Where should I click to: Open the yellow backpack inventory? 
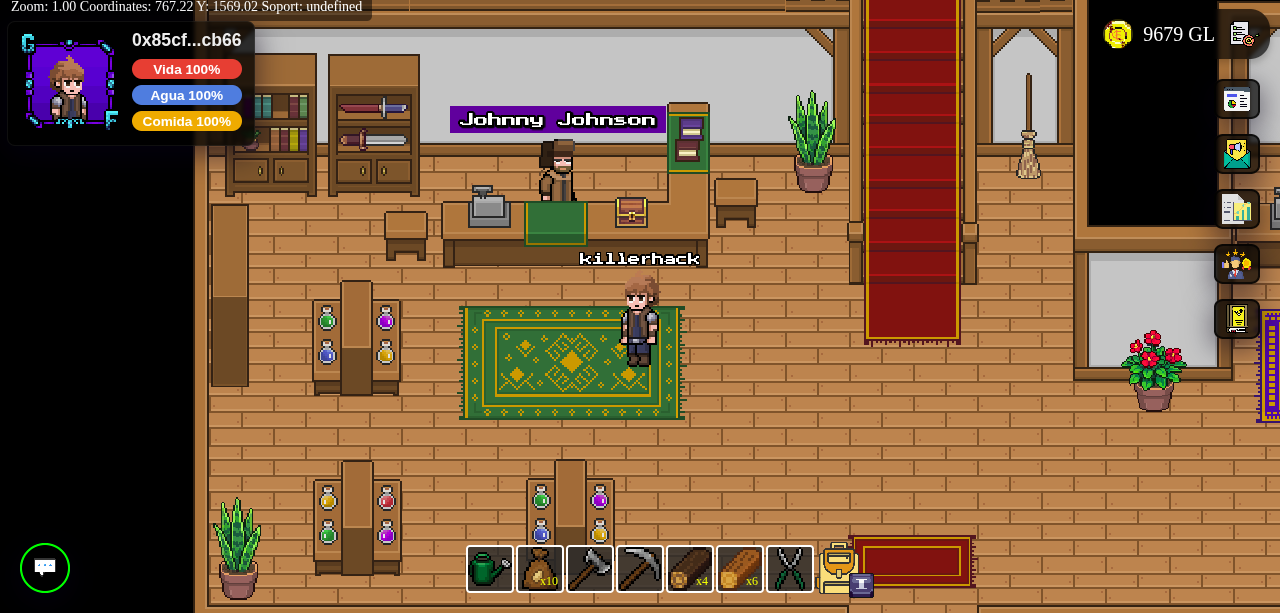pyautogui.click(x=839, y=568)
